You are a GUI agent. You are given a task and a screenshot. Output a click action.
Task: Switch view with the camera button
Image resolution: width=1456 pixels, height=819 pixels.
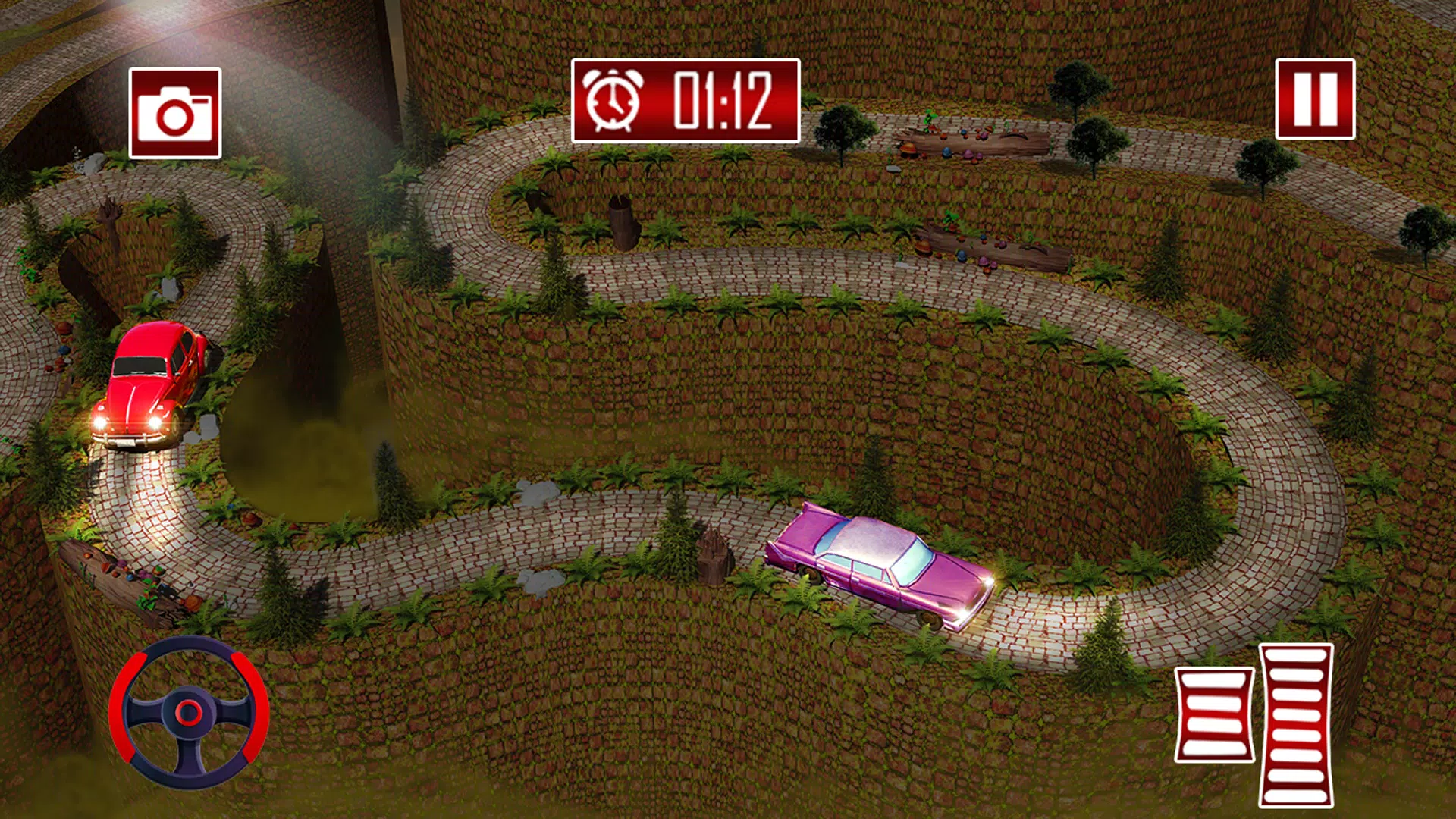pyautogui.click(x=175, y=113)
